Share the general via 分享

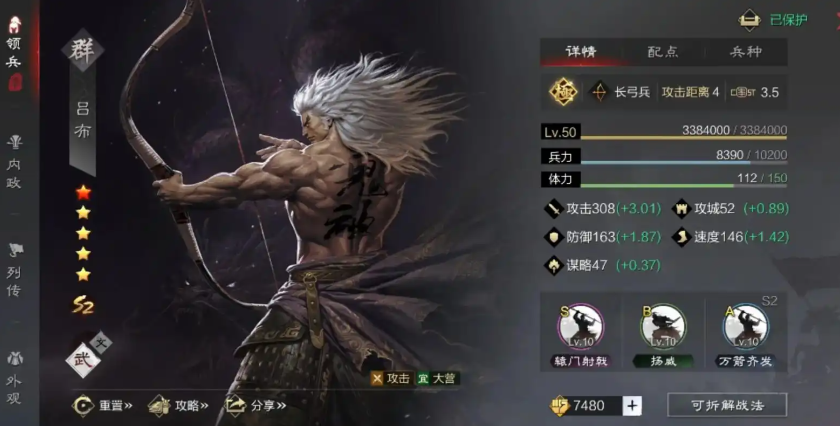pyautogui.click(x=256, y=406)
